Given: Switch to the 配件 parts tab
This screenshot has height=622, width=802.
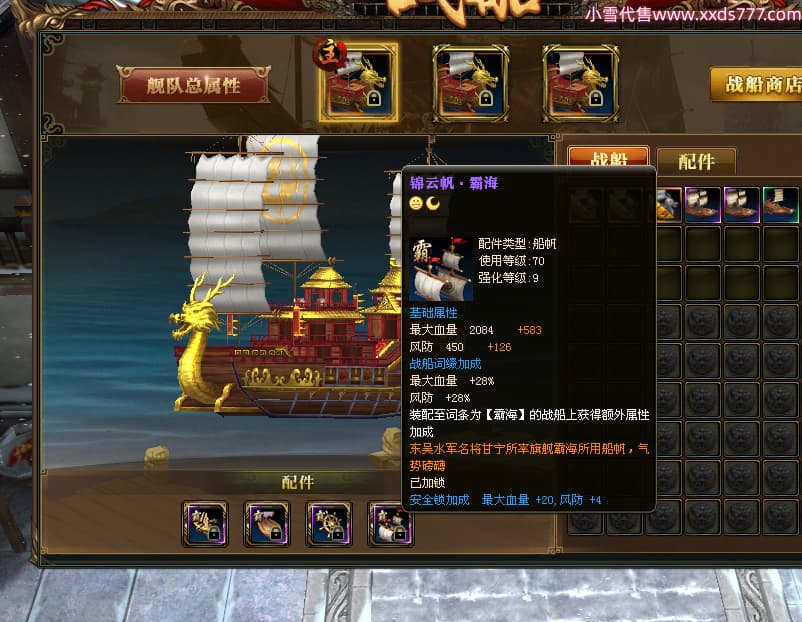Looking at the screenshot, I should pos(696,161).
